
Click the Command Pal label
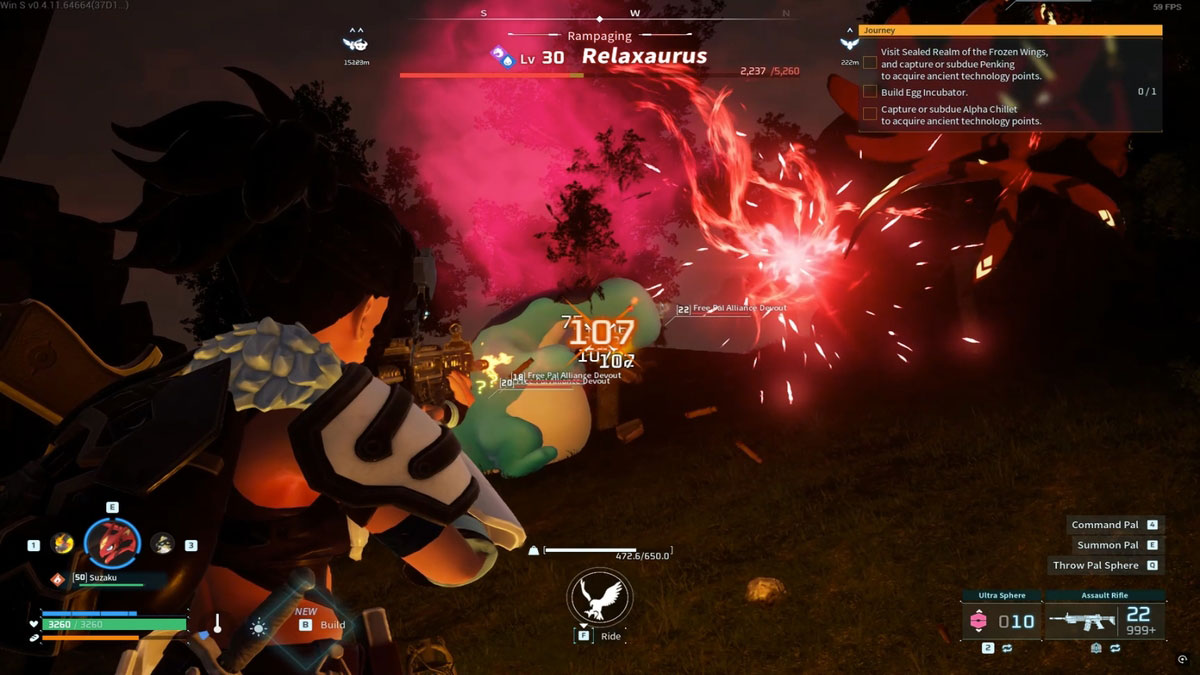point(1104,525)
